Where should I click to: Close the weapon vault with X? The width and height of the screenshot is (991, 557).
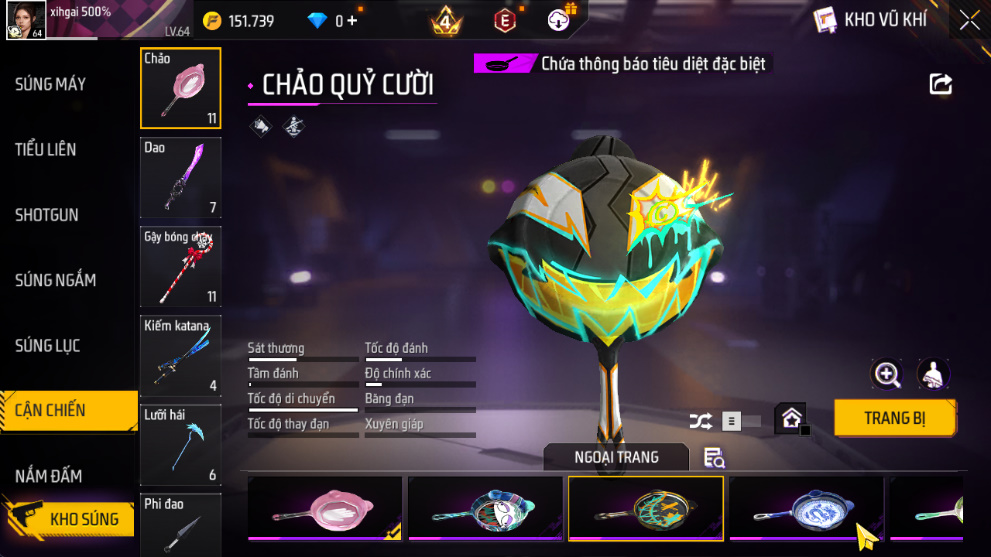click(969, 20)
